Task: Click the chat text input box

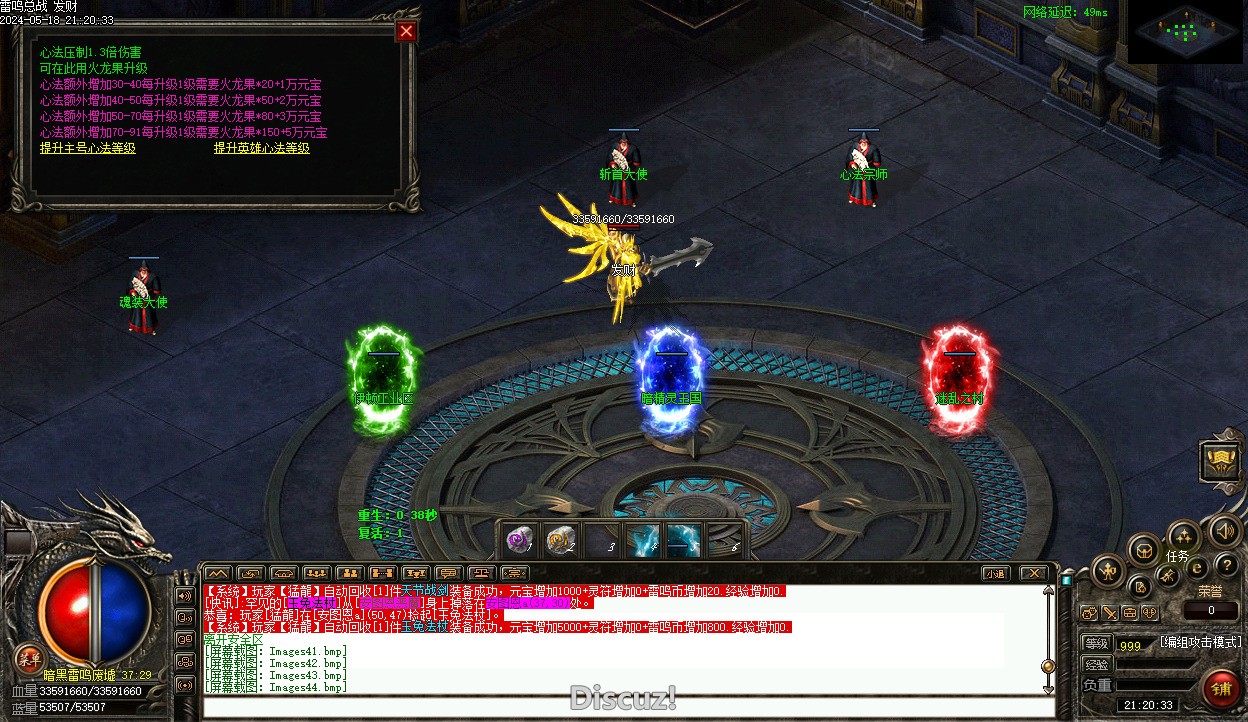Action: [x=628, y=707]
